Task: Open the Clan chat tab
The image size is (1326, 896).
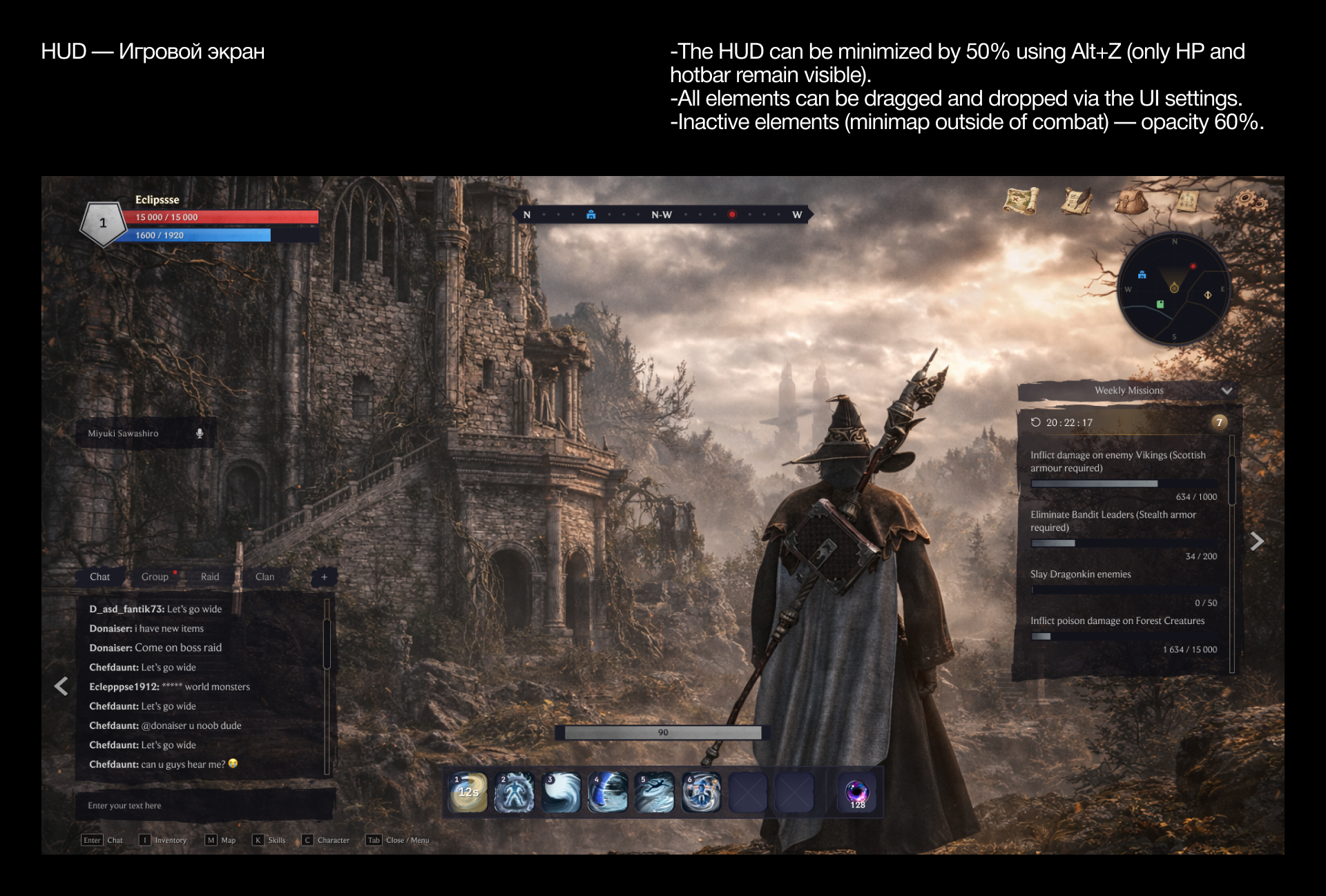Action: [x=265, y=576]
